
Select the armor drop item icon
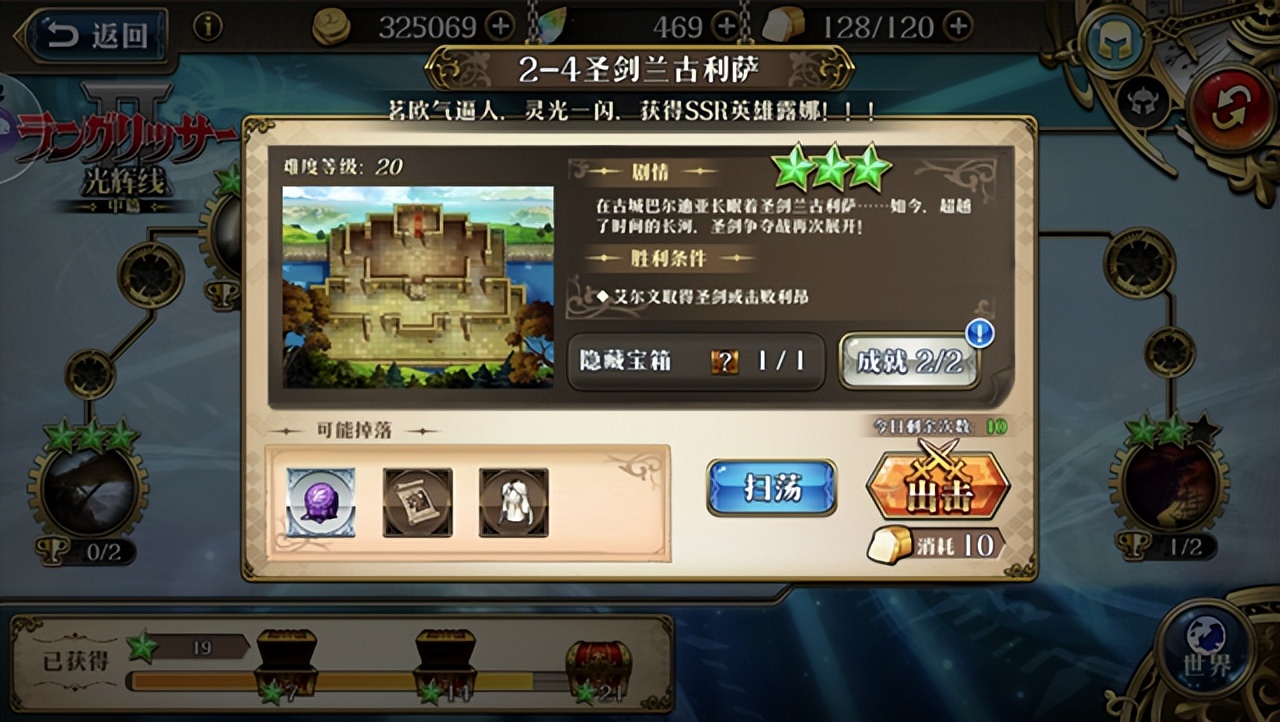(x=512, y=503)
